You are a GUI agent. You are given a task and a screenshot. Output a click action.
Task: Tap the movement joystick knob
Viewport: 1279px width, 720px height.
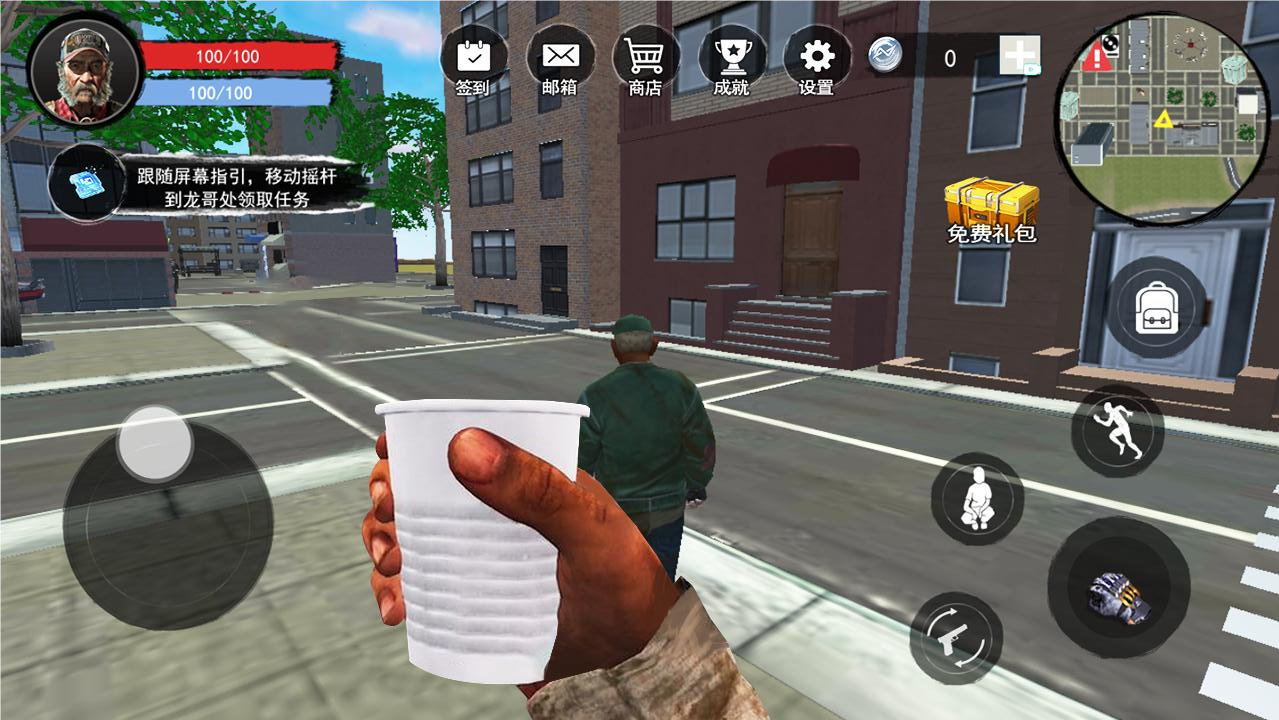(155, 442)
